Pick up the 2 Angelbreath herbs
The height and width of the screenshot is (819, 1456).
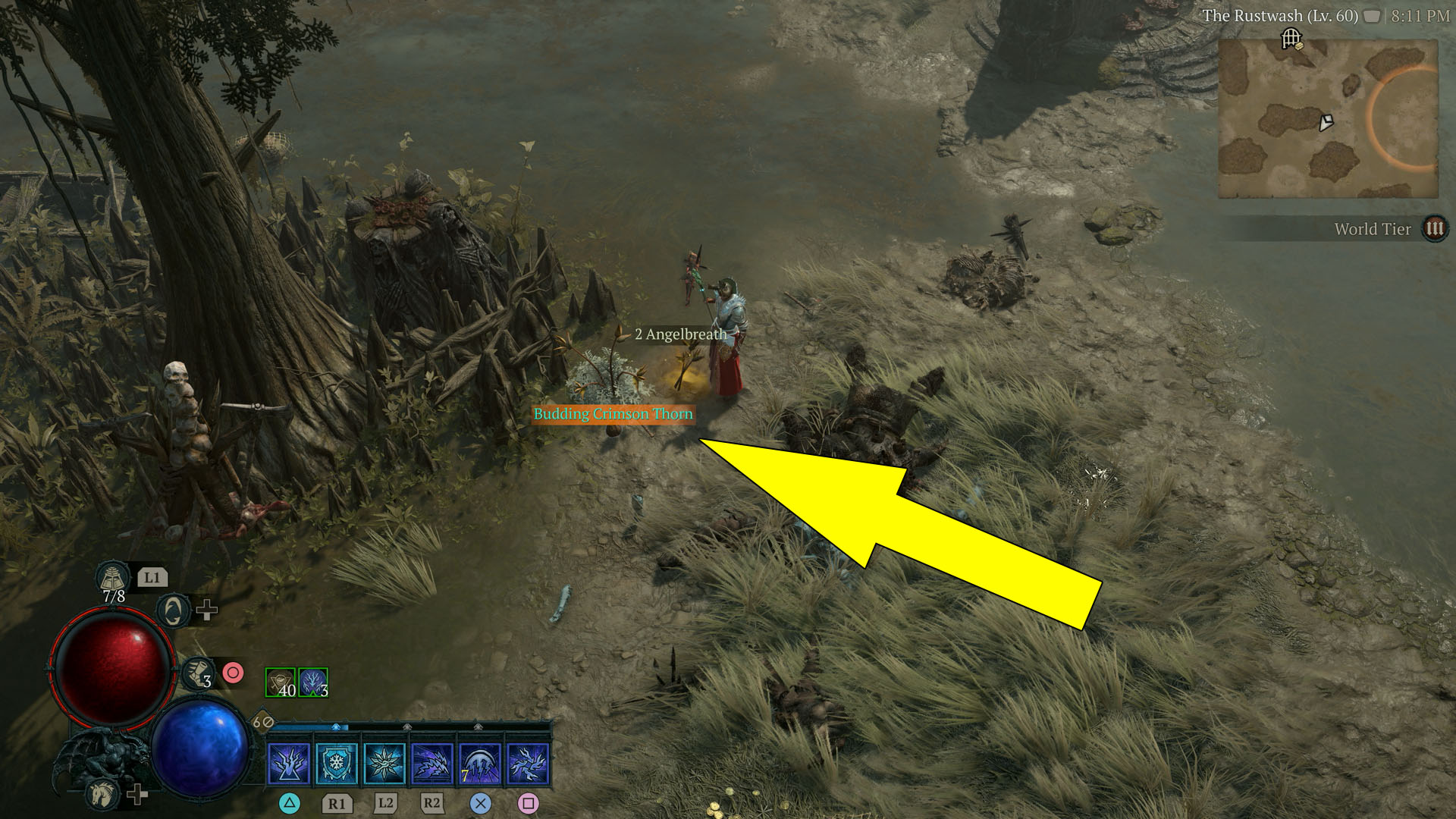(679, 332)
